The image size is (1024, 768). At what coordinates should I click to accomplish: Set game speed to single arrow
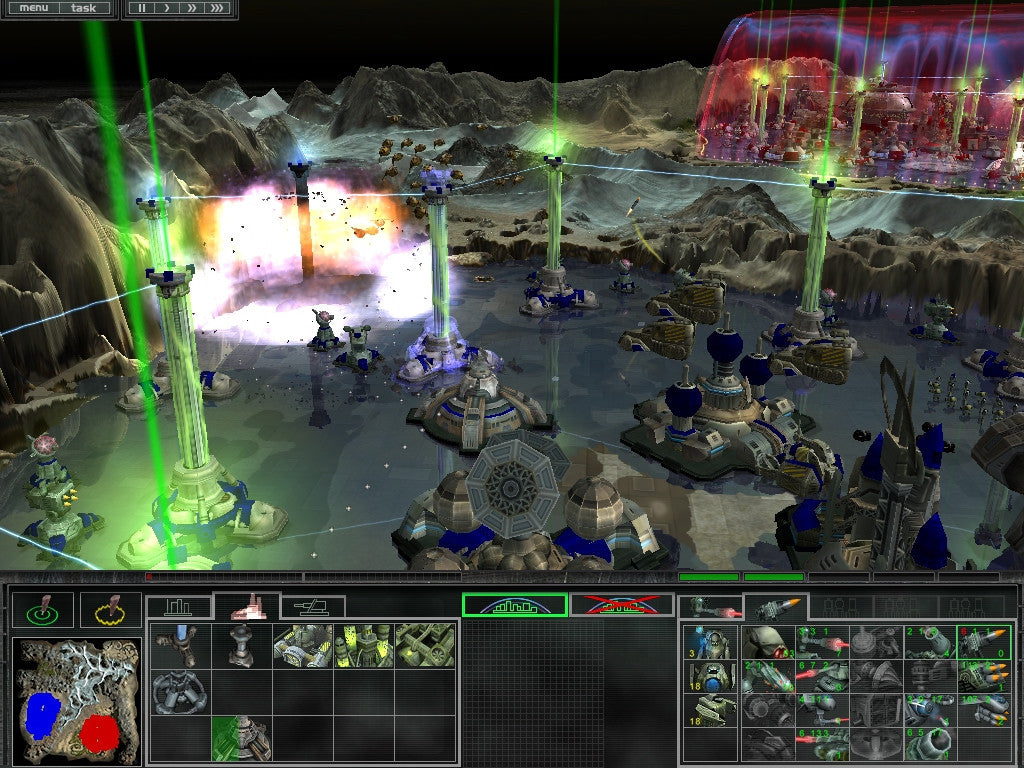coord(165,8)
